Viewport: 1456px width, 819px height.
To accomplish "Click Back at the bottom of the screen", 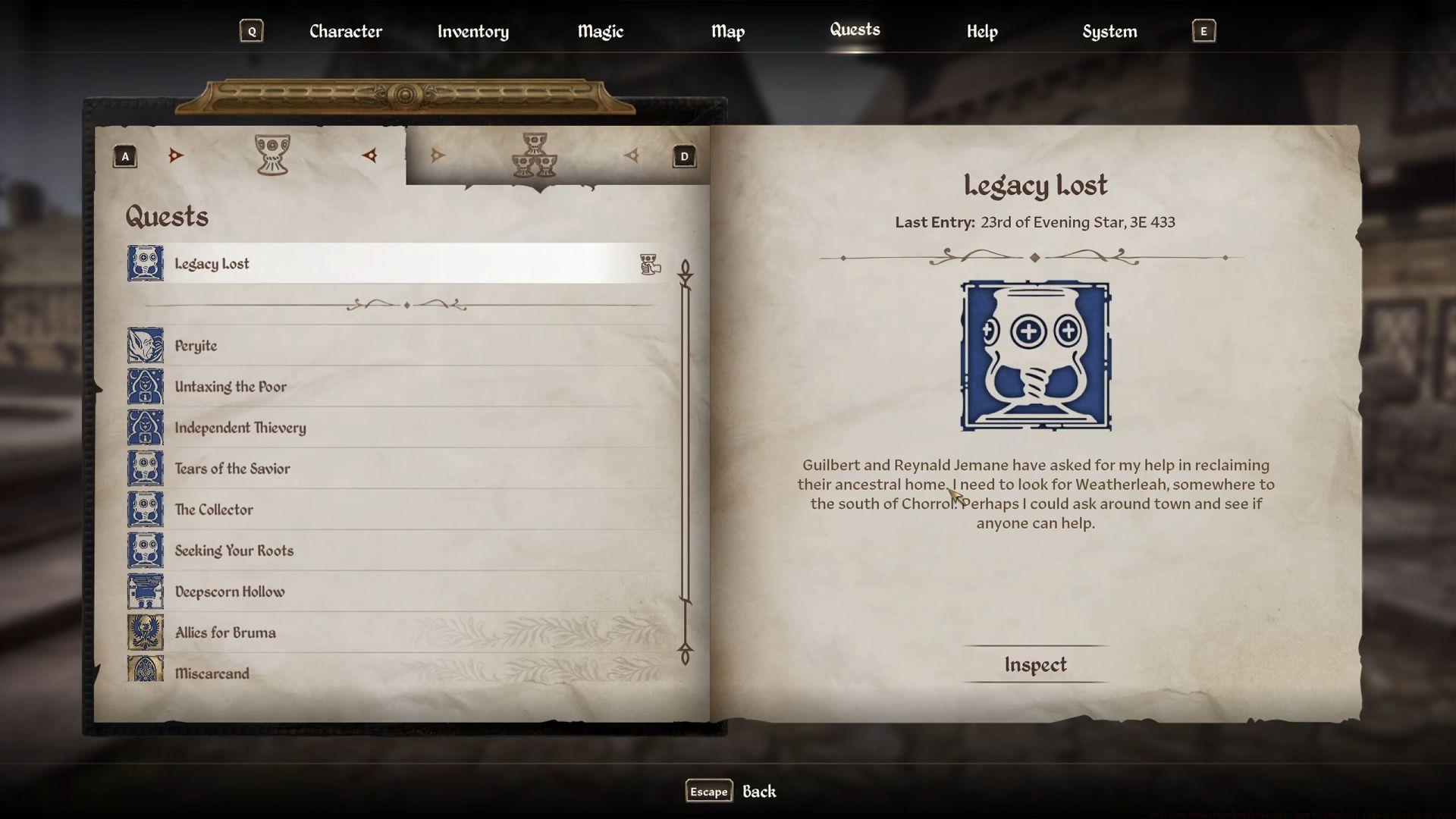I will tap(760, 791).
